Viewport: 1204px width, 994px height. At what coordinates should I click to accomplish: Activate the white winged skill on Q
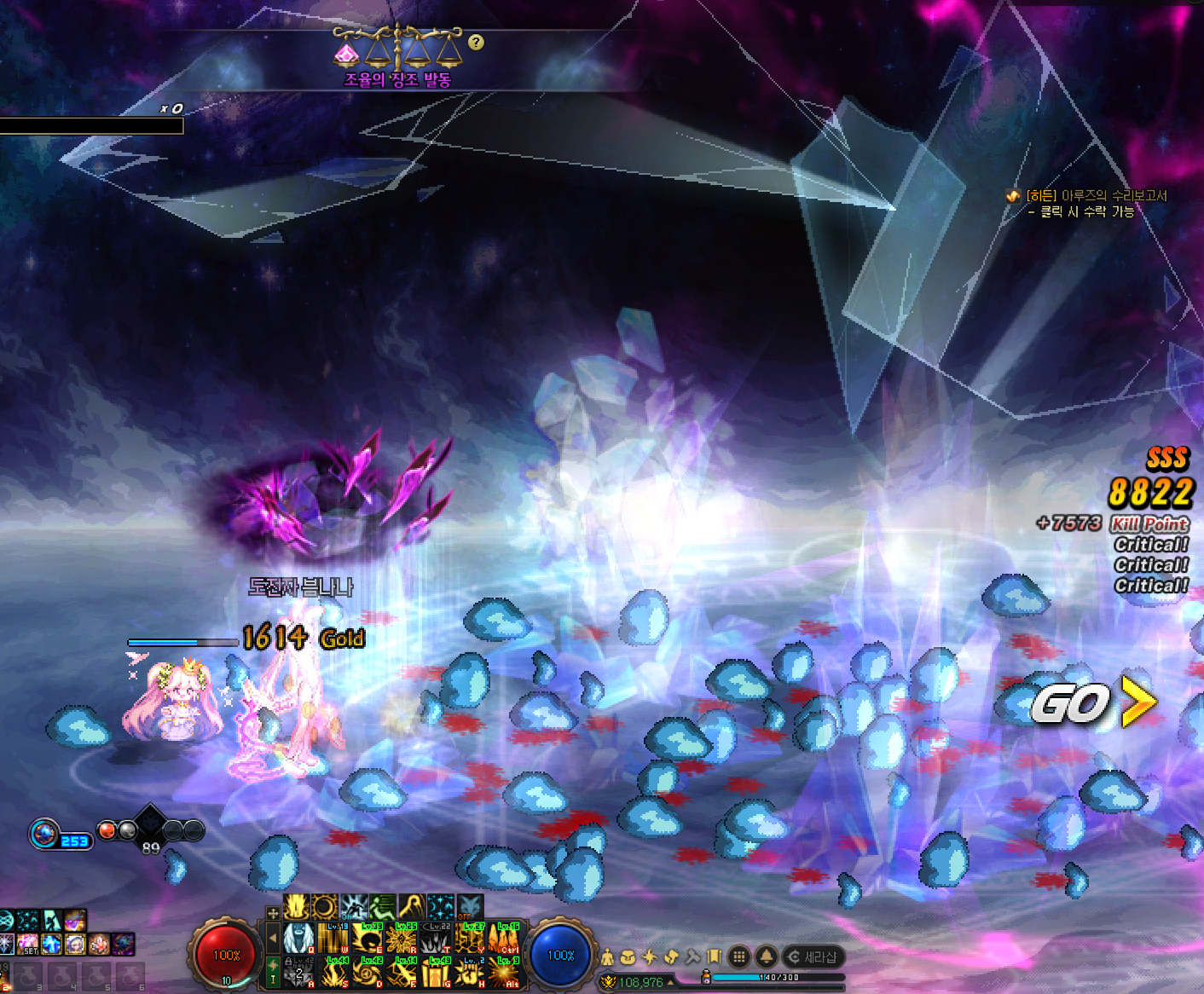pos(299,939)
